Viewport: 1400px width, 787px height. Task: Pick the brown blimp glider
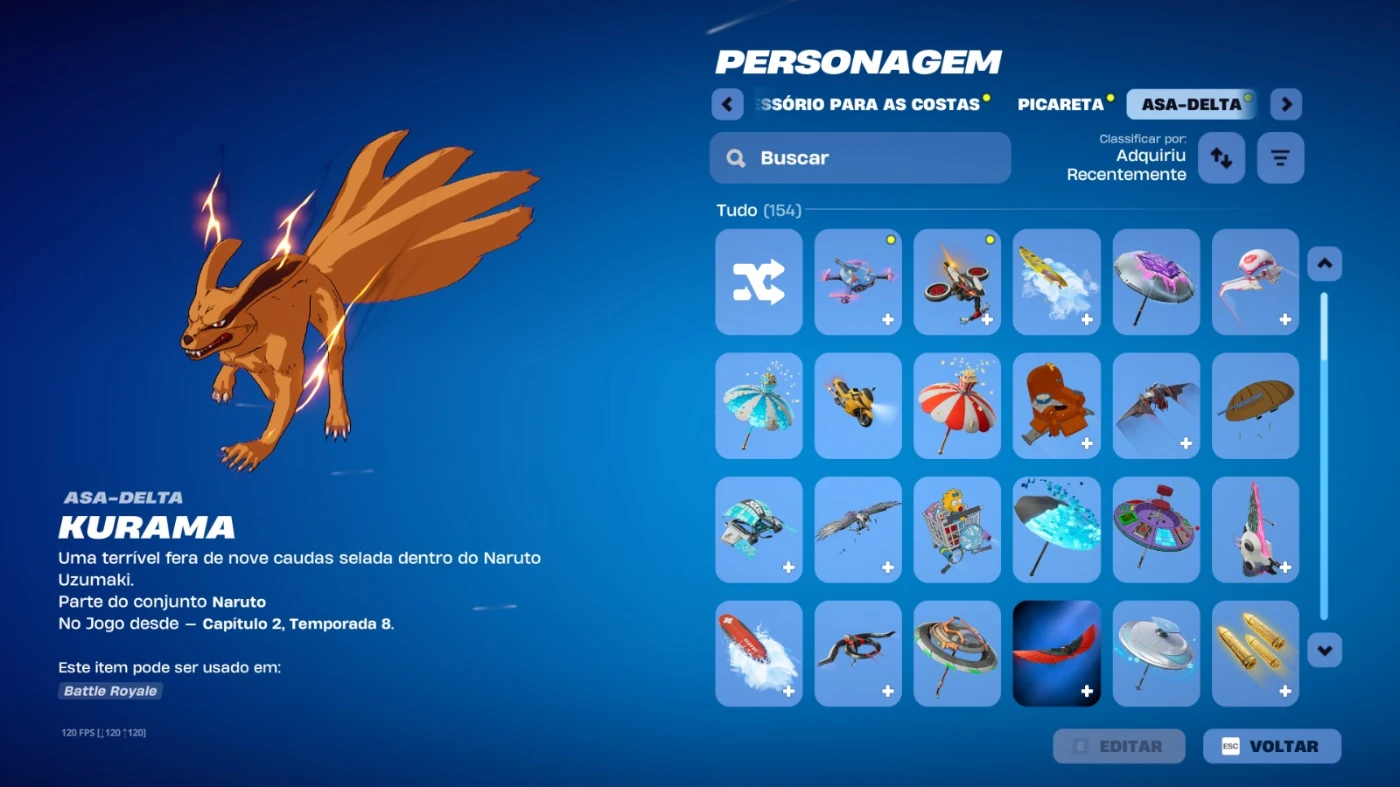click(1255, 405)
